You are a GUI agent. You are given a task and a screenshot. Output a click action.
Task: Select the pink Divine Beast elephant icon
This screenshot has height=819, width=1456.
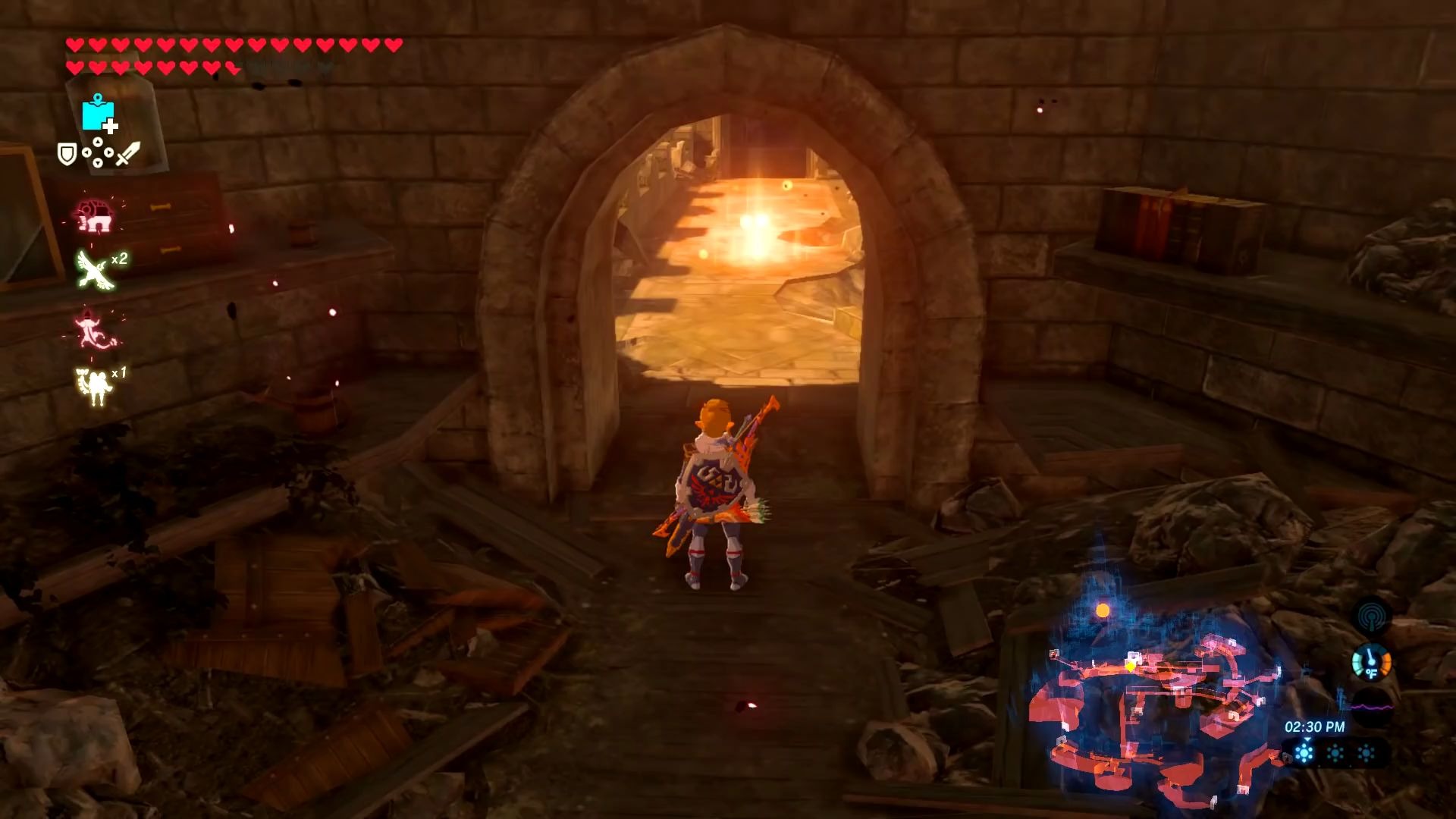point(93,215)
